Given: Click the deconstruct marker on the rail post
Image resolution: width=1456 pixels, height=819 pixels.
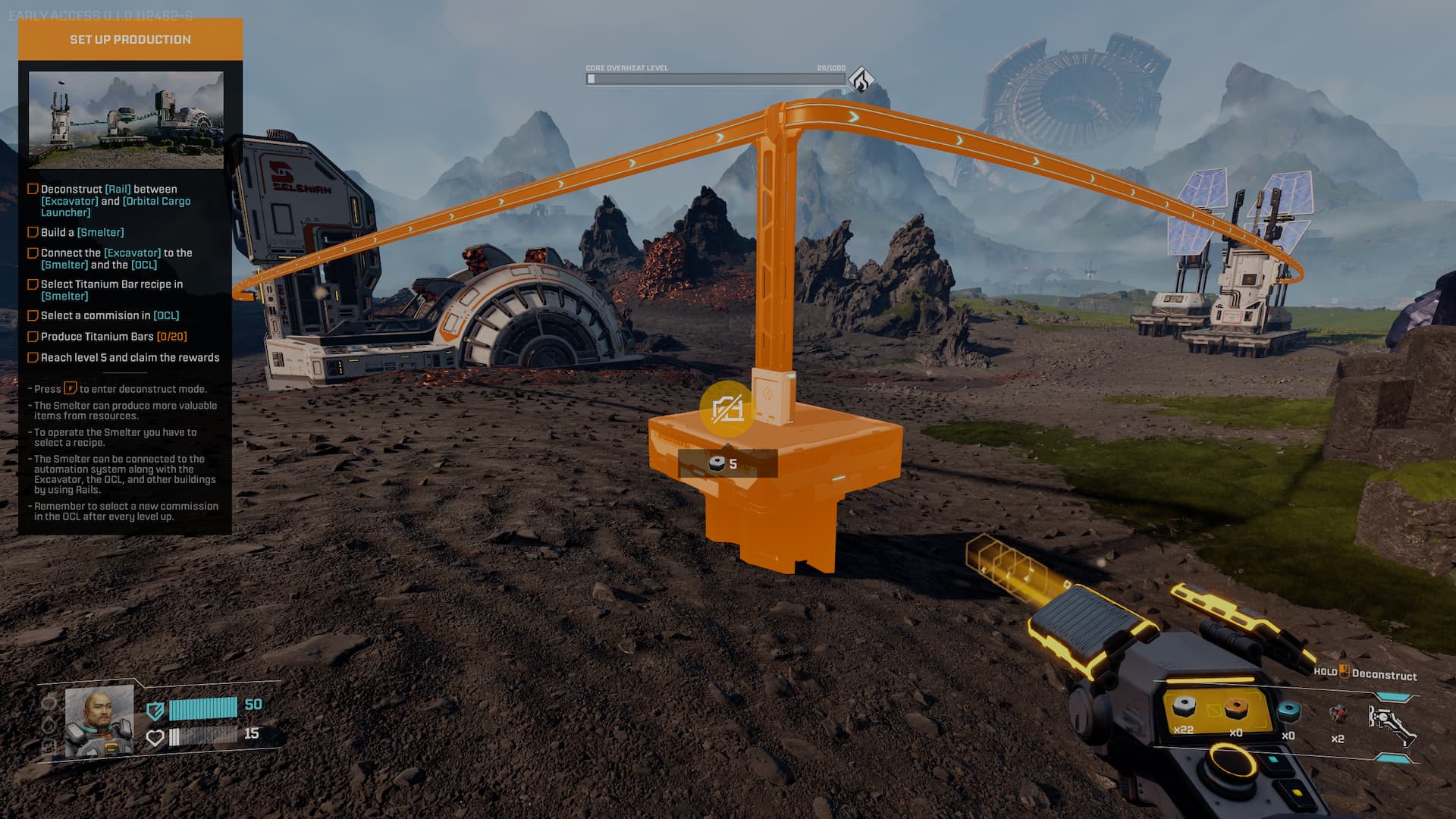Looking at the screenshot, I should click(x=726, y=409).
